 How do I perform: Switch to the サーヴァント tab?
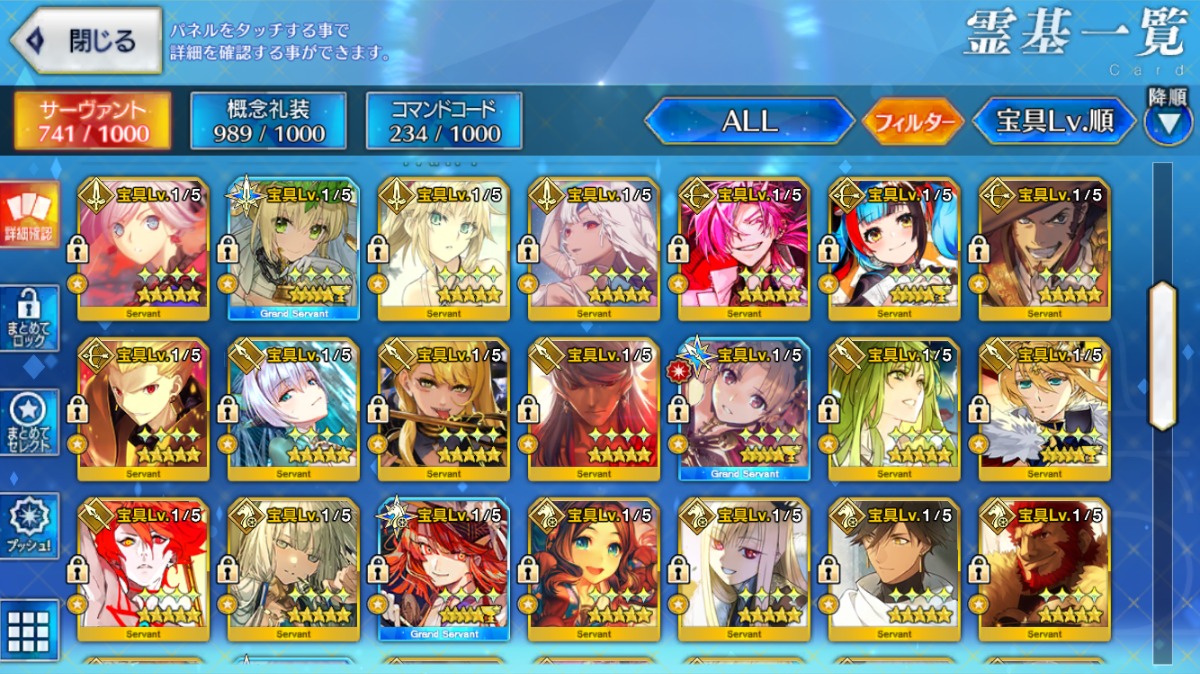[x=93, y=121]
